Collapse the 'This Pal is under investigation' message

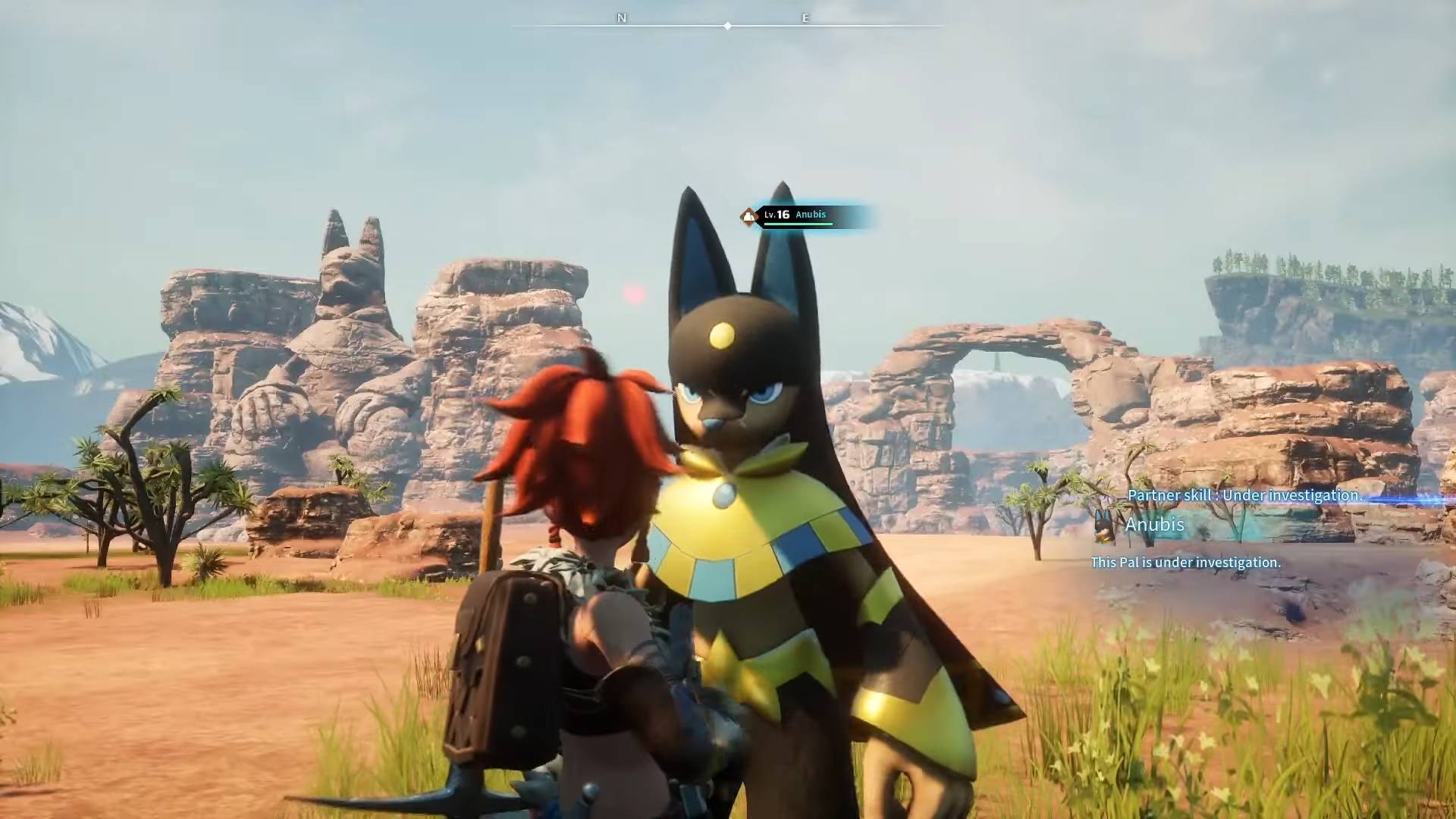coord(1185,562)
